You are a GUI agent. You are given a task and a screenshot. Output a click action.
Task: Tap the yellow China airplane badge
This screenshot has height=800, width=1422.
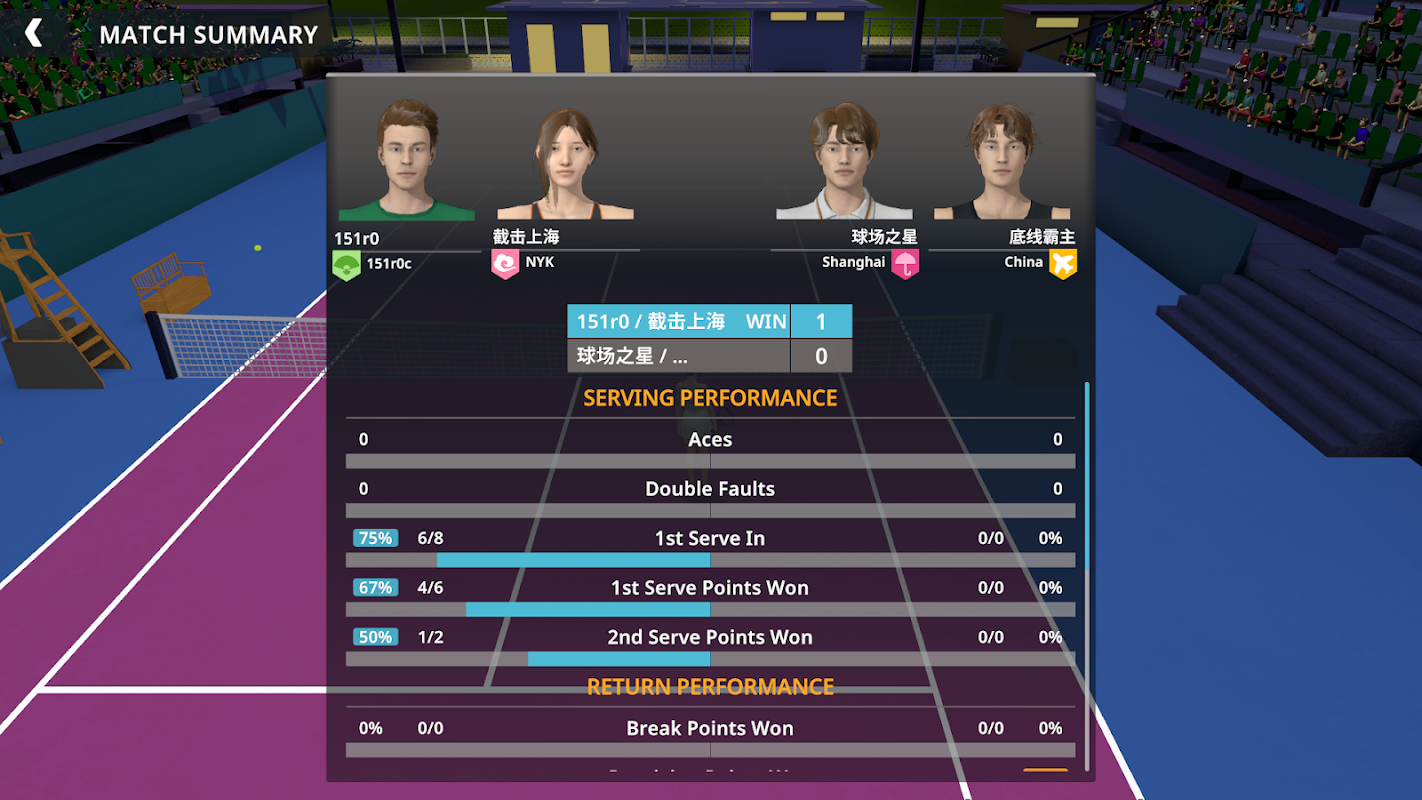pyautogui.click(x=1062, y=264)
